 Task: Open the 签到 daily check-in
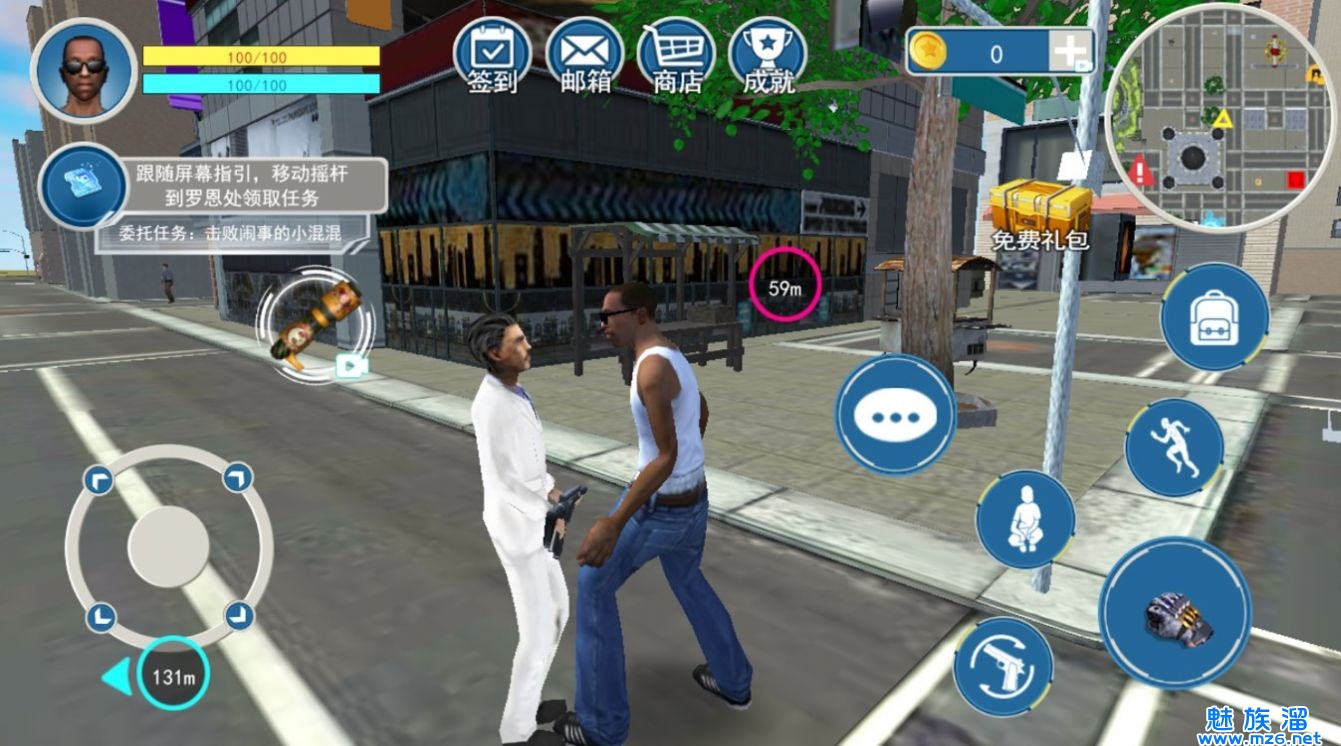click(x=492, y=55)
